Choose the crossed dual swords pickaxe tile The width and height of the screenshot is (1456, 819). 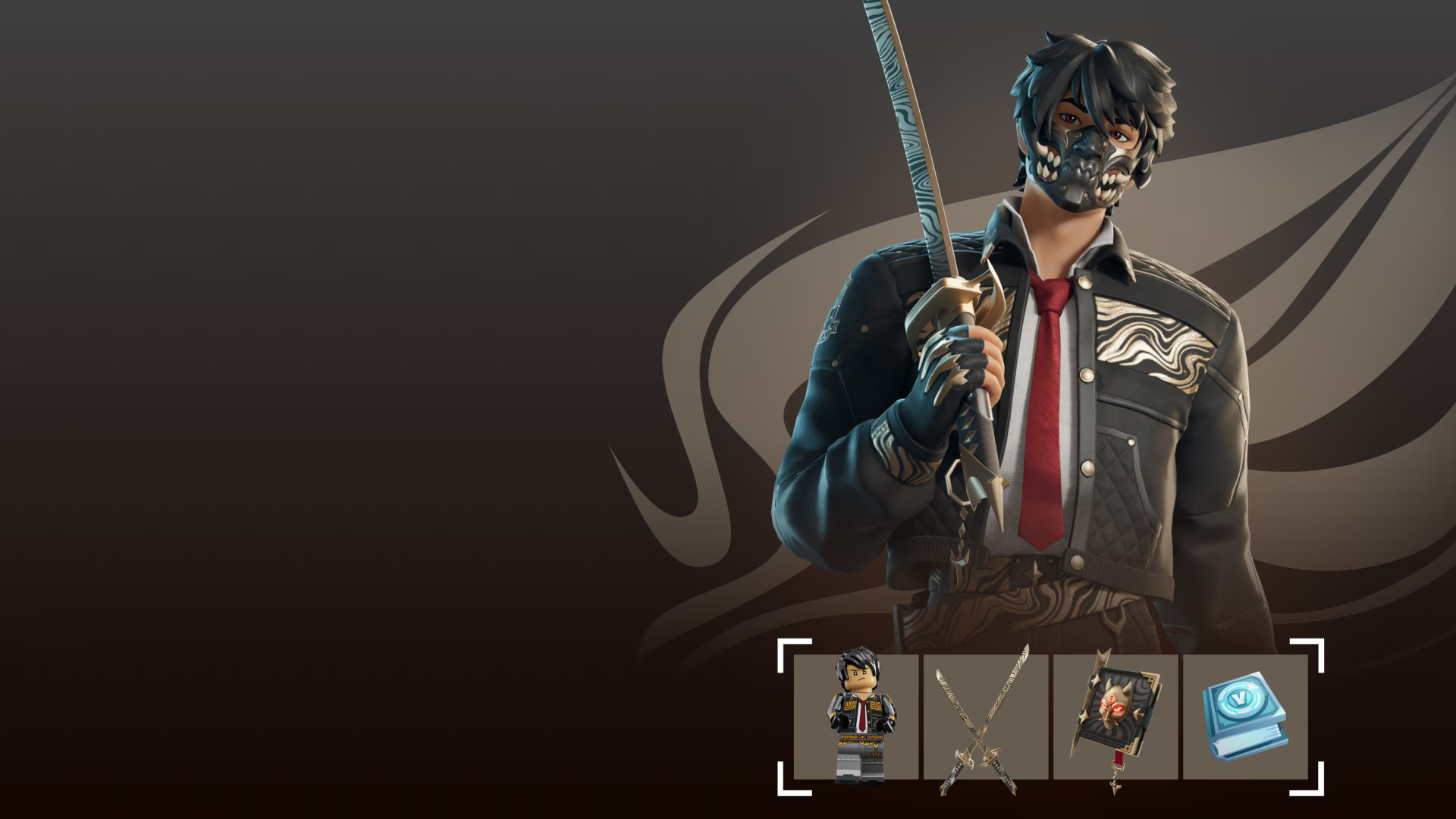coord(985,717)
